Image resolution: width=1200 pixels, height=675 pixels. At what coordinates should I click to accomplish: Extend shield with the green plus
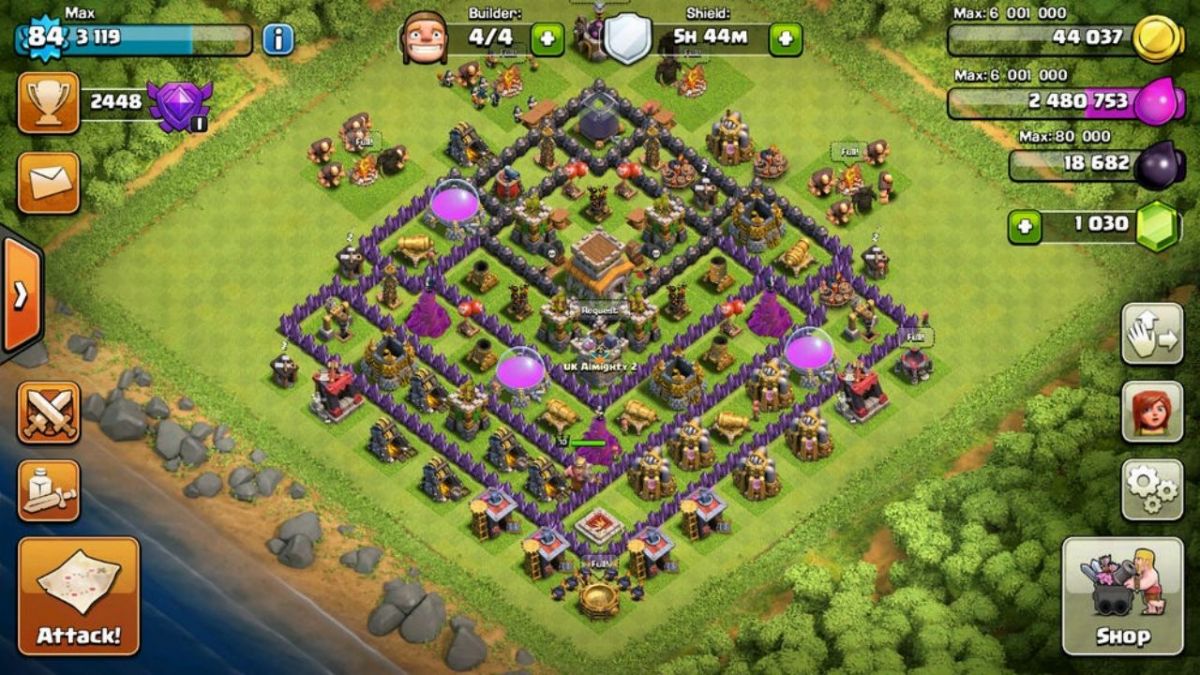click(785, 40)
